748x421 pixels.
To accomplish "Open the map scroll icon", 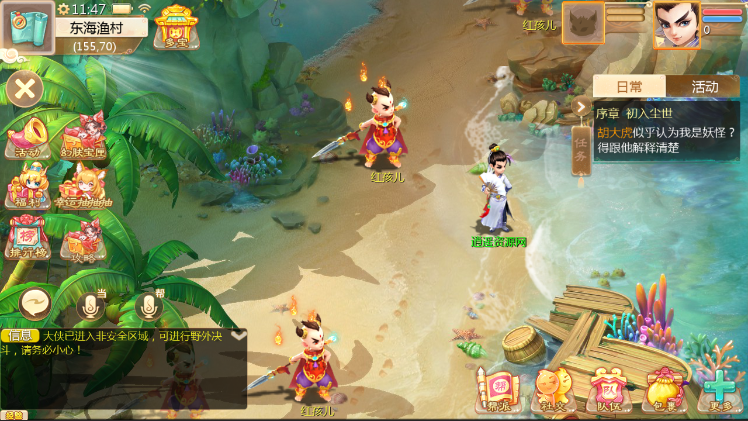I will (x=28, y=27).
